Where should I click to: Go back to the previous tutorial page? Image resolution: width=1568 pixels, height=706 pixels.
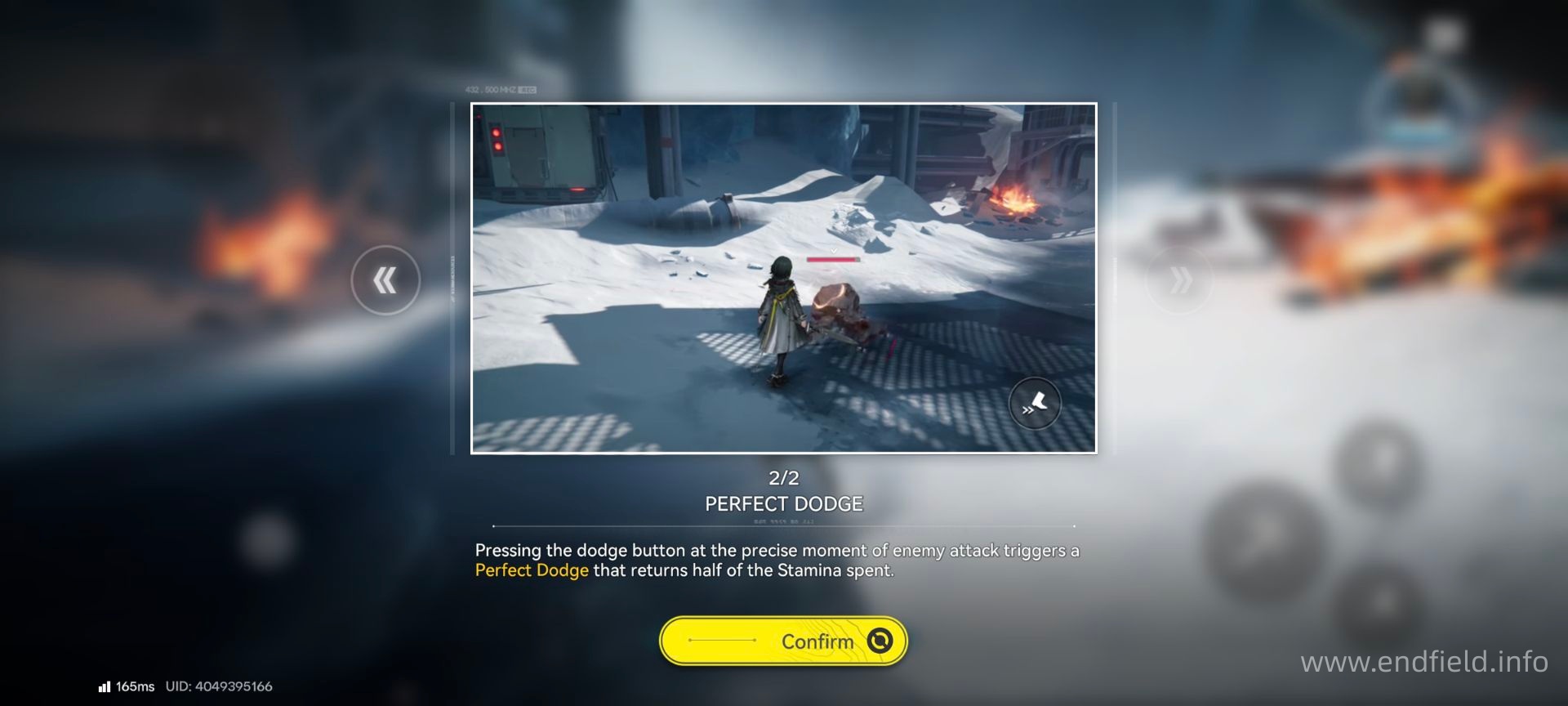(385, 280)
